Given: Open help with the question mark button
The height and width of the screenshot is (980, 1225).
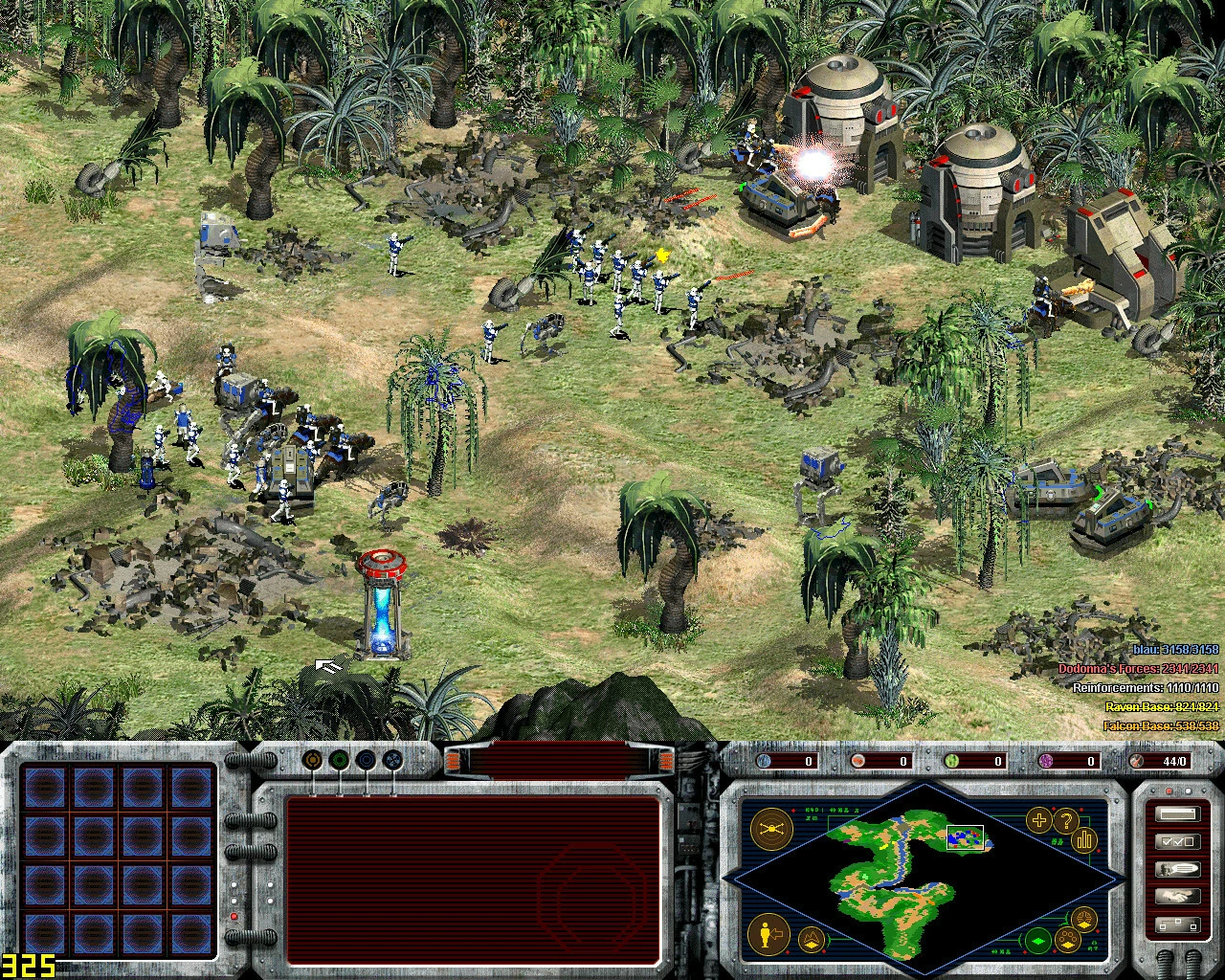Looking at the screenshot, I should (x=1065, y=820).
